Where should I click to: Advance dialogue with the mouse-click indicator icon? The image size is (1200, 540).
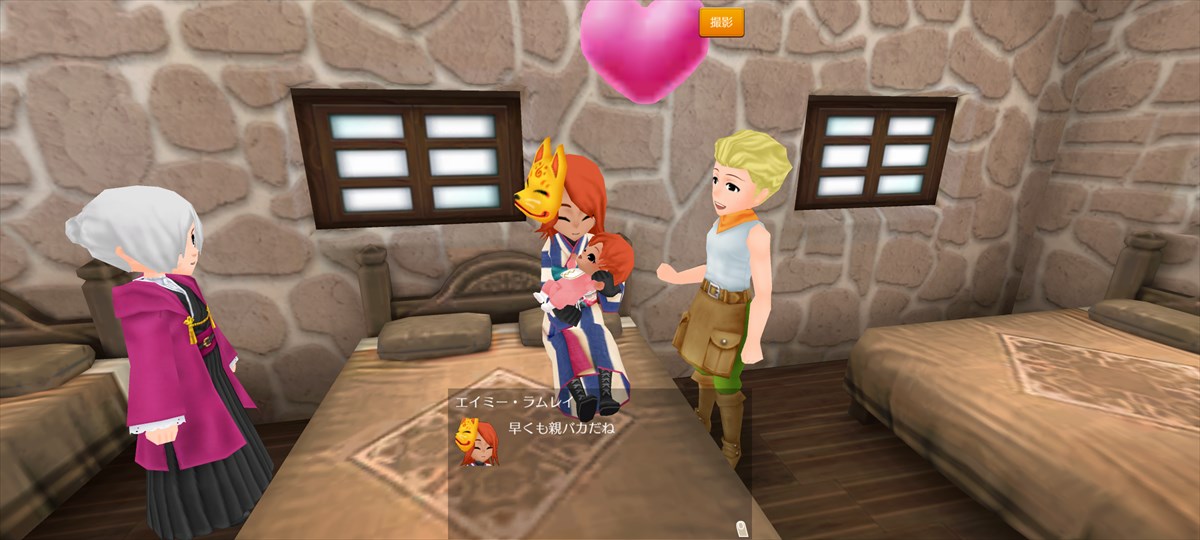739,527
